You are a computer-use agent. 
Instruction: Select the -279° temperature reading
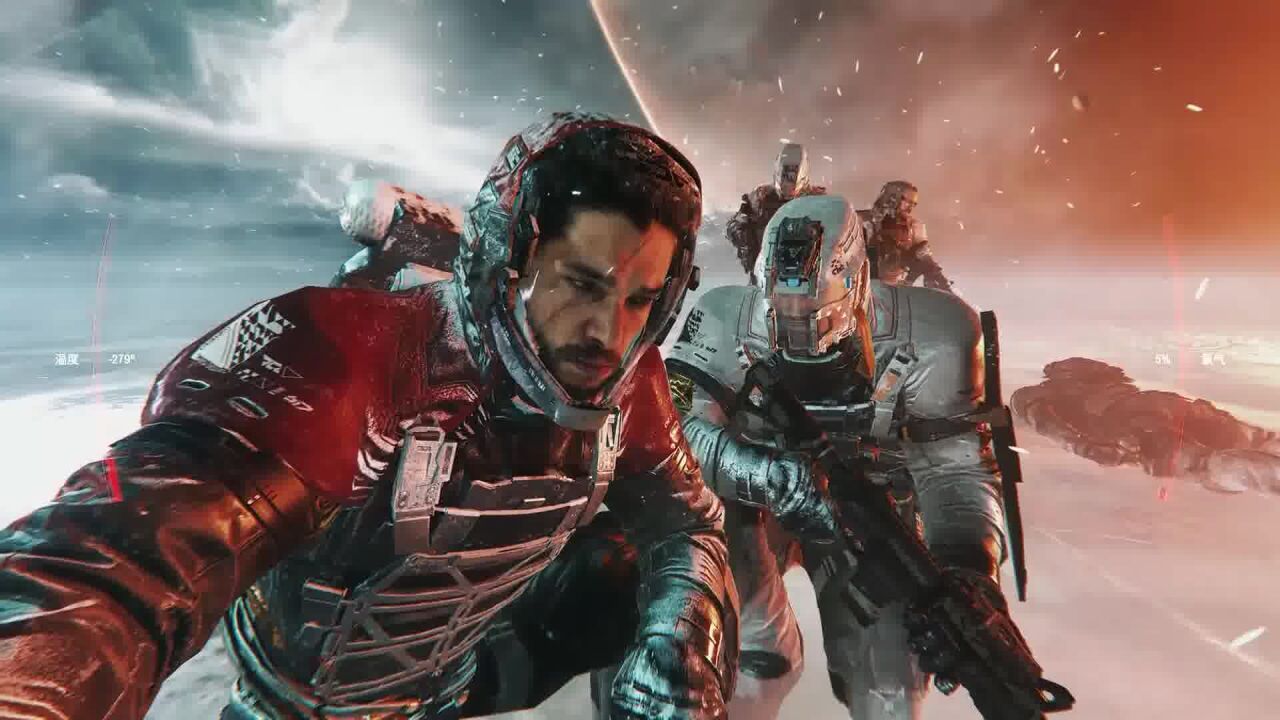point(122,360)
